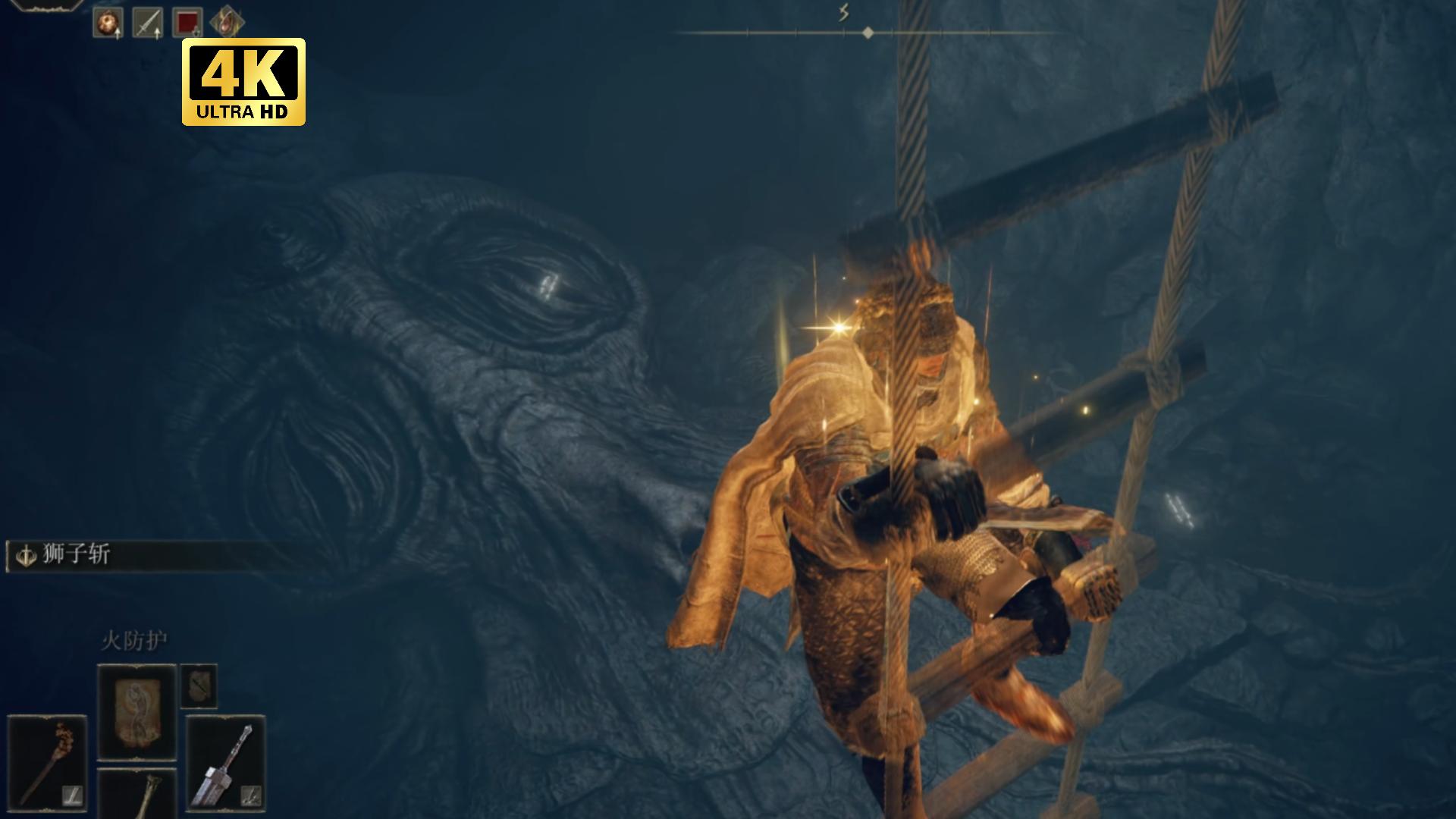This screenshot has width=1456, height=819.
Task: Select the quick item slot below the spell
Action: (136, 795)
